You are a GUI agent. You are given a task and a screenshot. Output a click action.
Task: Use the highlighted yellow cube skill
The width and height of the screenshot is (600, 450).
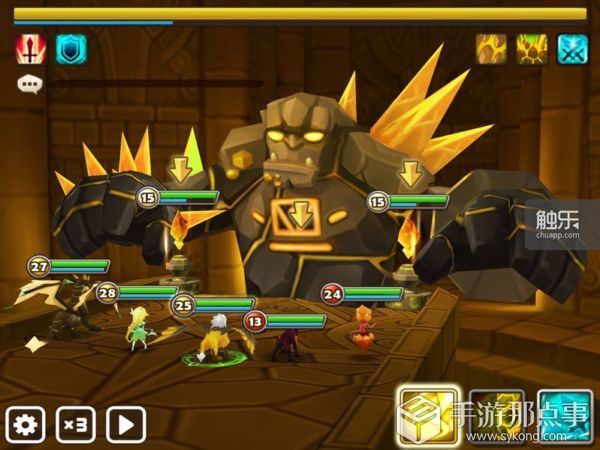click(x=429, y=416)
